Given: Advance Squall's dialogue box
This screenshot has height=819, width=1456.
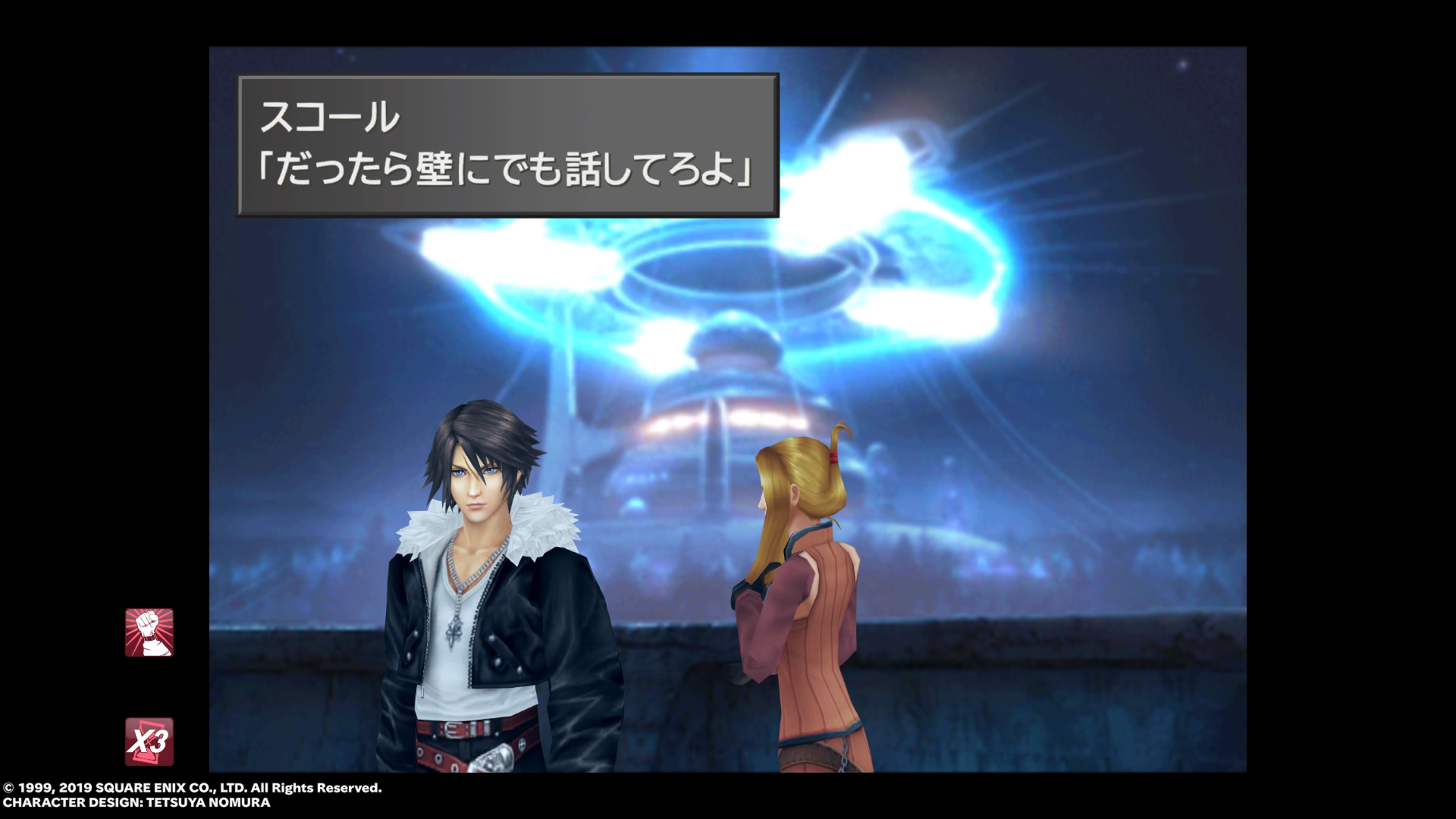Looking at the screenshot, I should pyautogui.click(x=507, y=145).
